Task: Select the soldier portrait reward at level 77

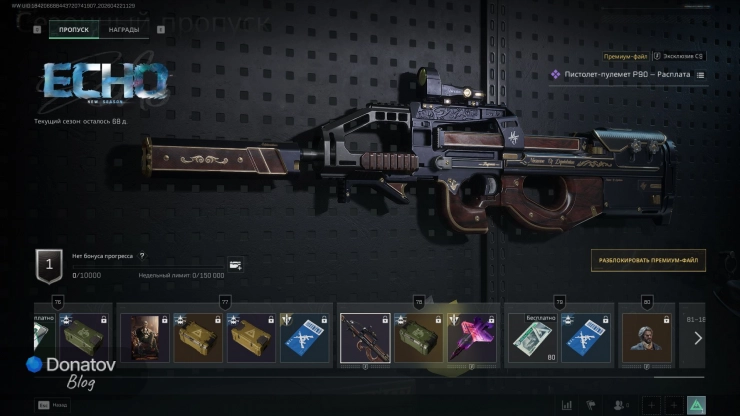Action: pyautogui.click(x=144, y=337)
